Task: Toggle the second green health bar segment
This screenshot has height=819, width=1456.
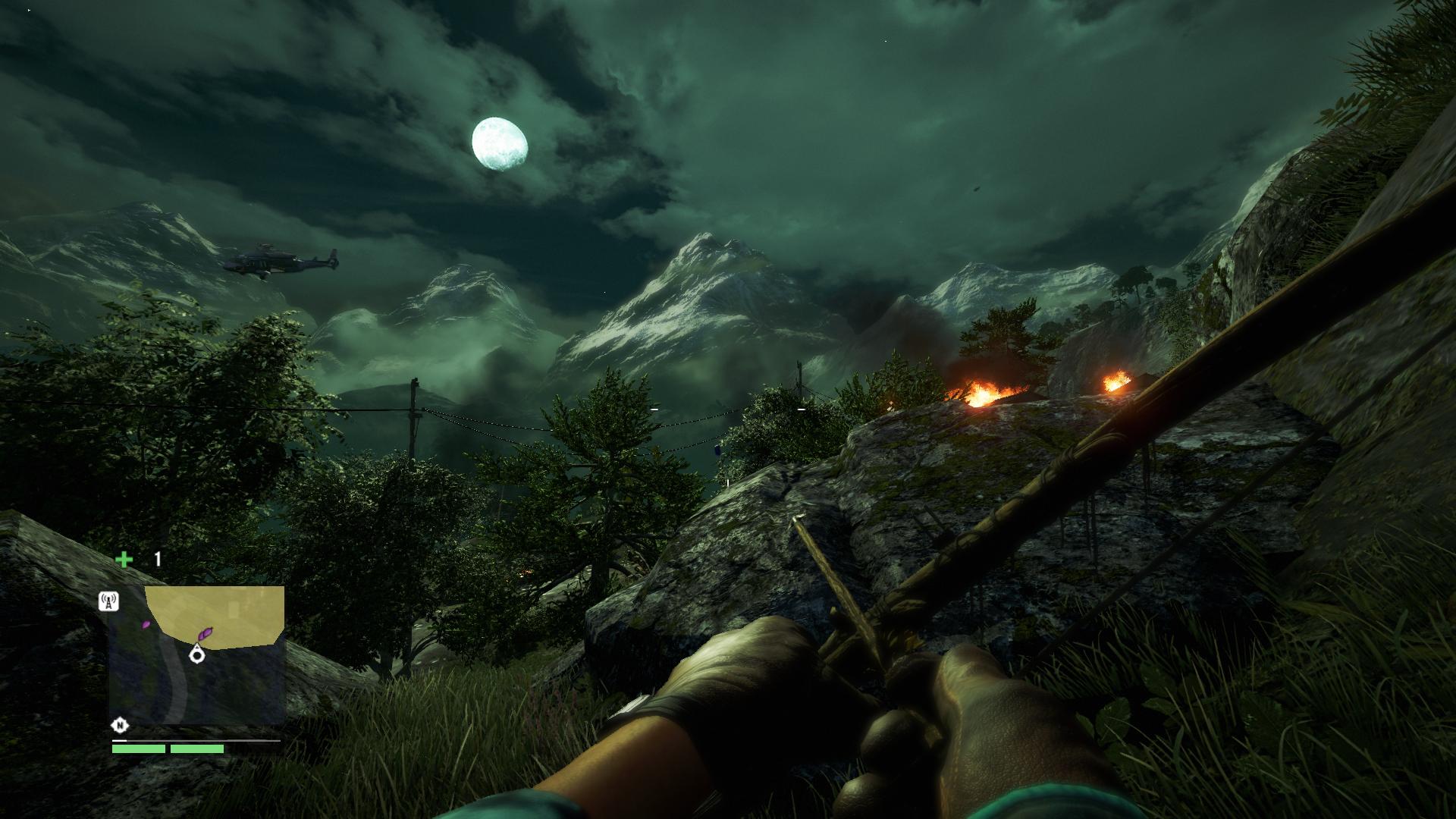Action: [x=196, y=749]
